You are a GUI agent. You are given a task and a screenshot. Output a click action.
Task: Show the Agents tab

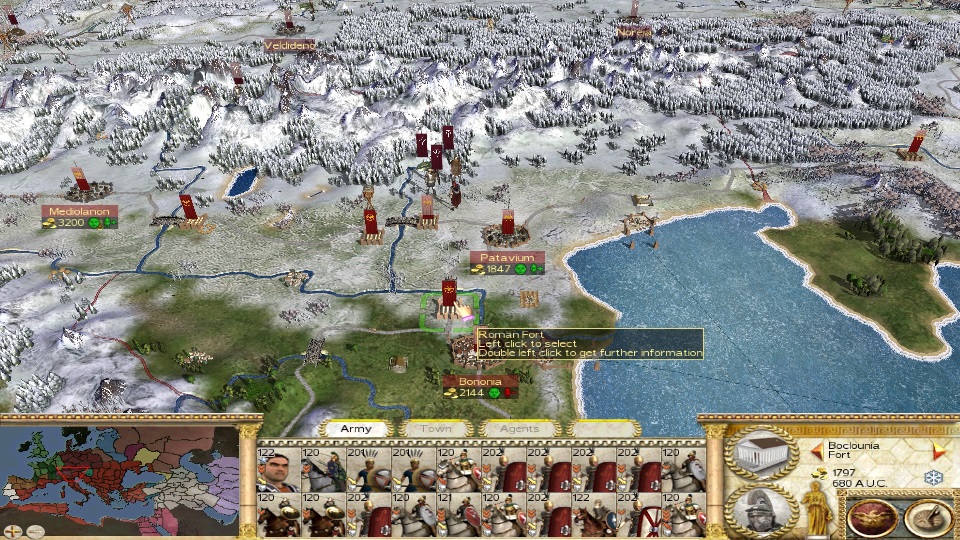[x=518, y=428]
